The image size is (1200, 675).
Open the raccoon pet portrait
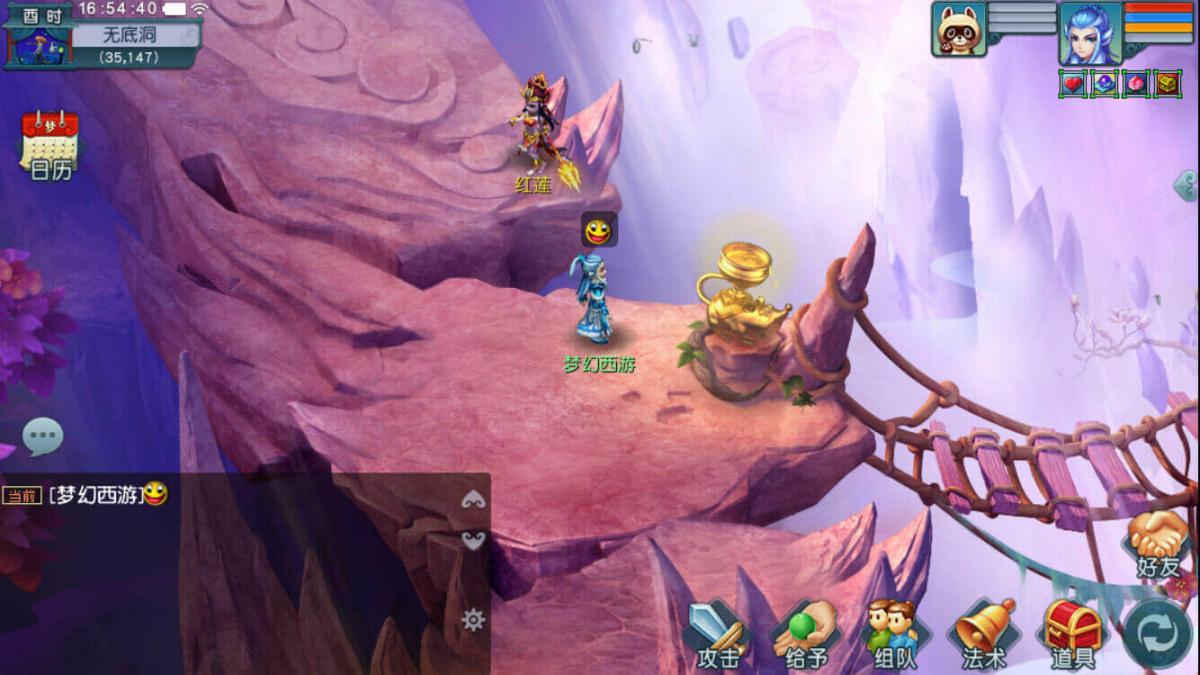click(959, 28)
